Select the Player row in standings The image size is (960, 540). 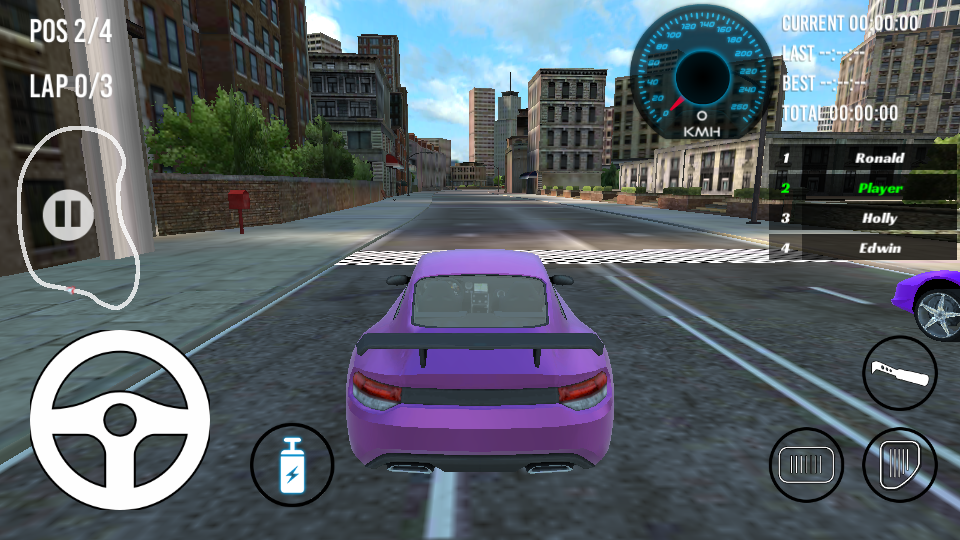pyautogui.click(x=865, y=188)
